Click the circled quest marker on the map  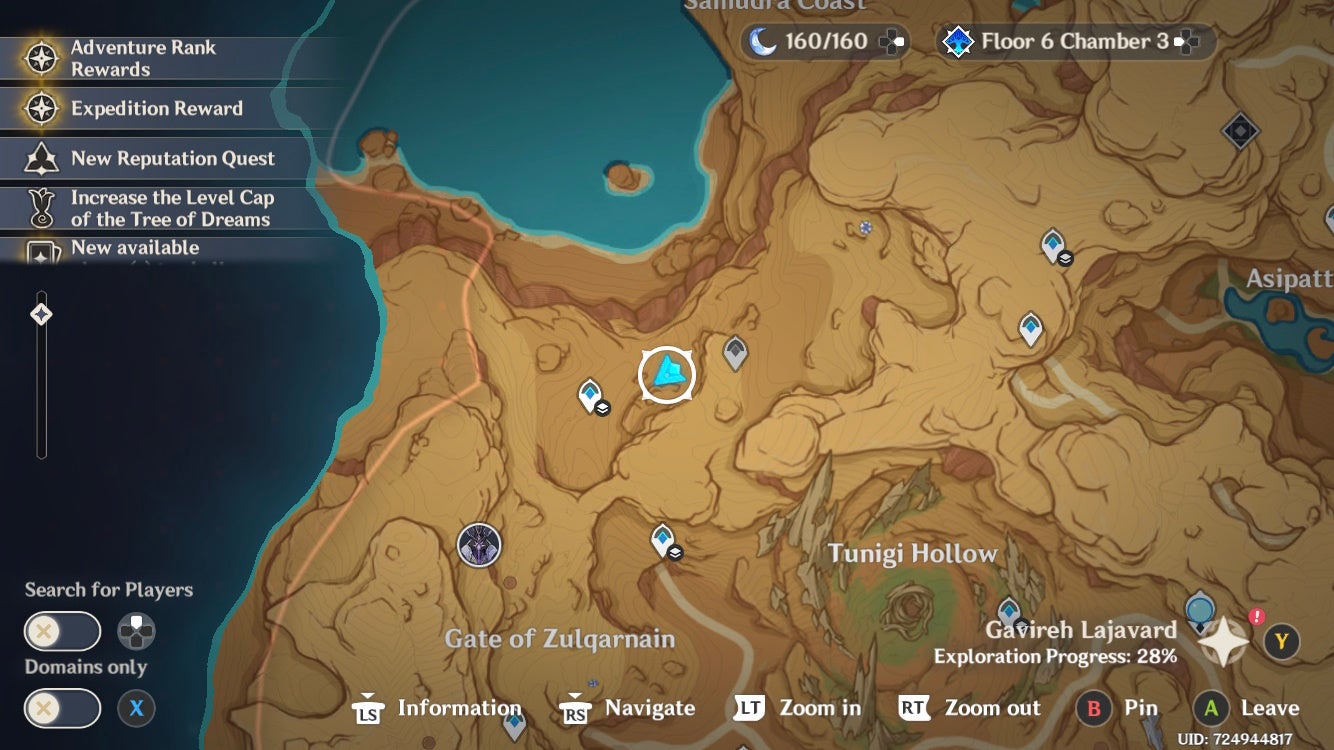point(666,374)
